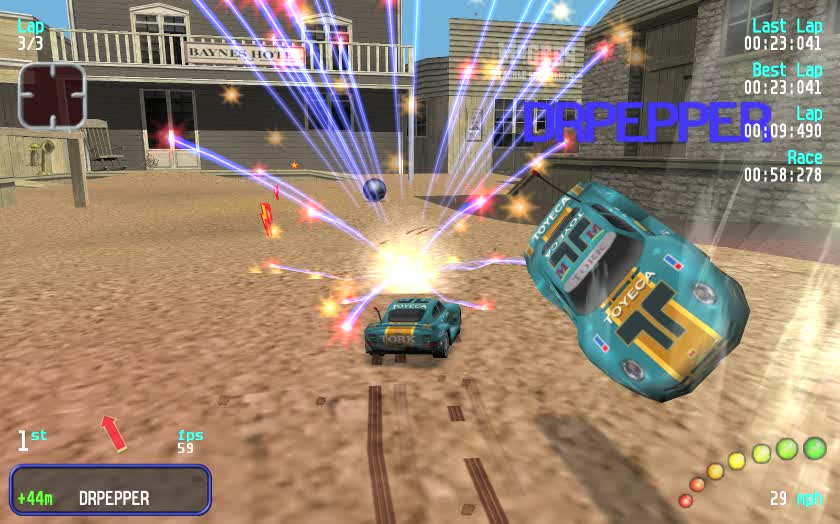This screenshot has width=840, height=524.
Task: Click the weapon pickup slot icon
Action: [52, 95]
